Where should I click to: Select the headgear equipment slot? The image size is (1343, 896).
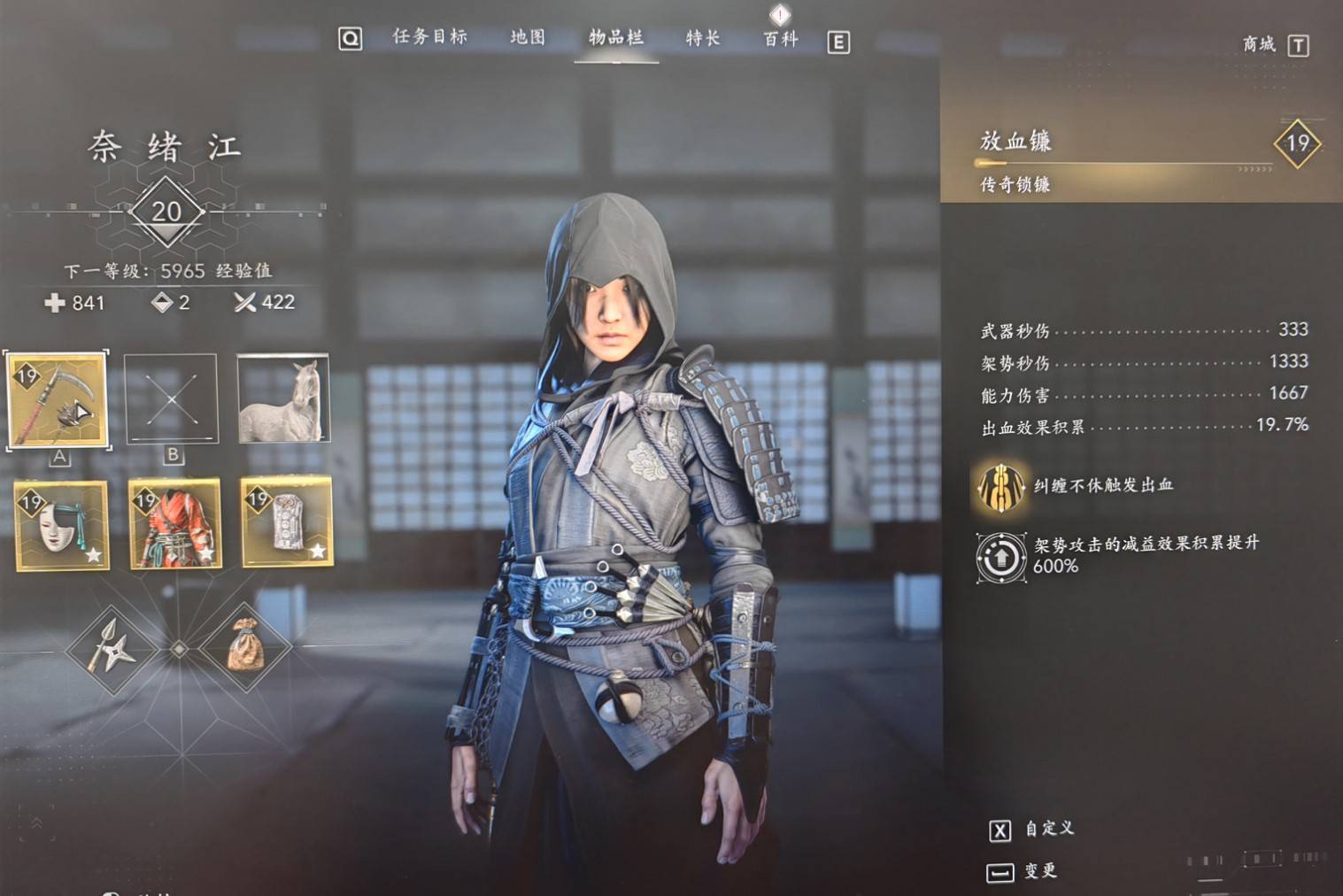coord(286,525)
